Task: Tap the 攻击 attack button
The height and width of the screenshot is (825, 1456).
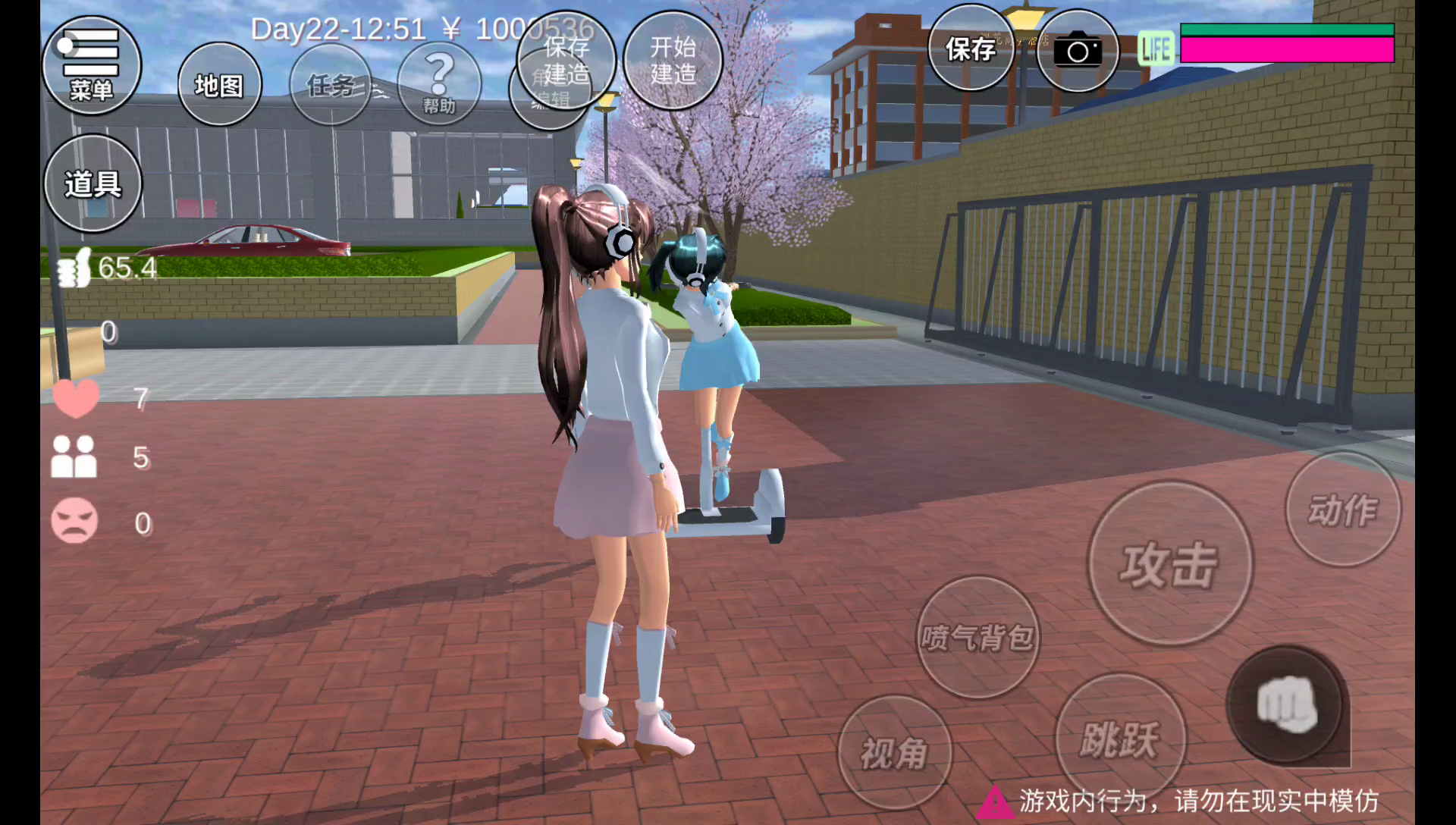Action: click(x=1170, y=563)
